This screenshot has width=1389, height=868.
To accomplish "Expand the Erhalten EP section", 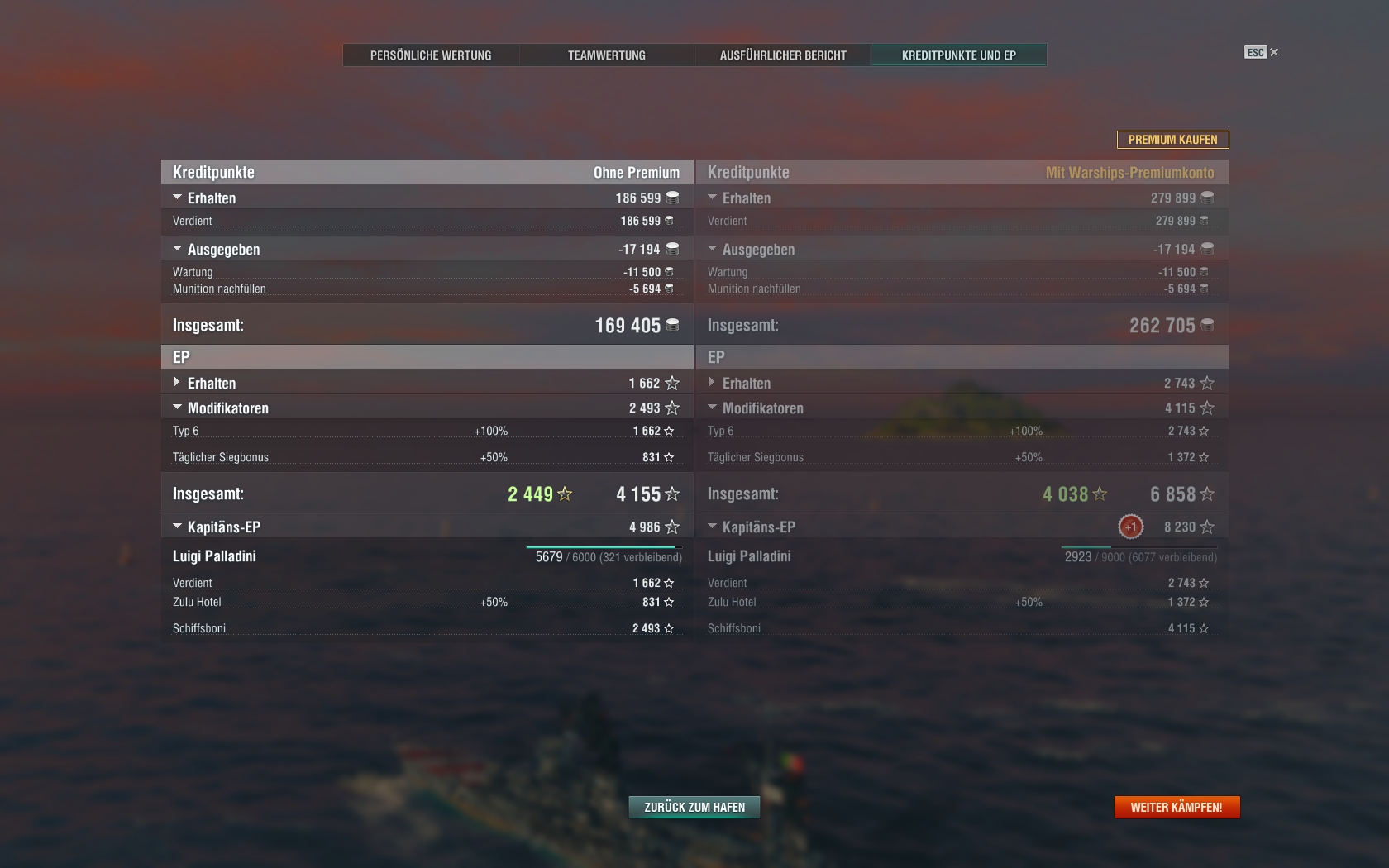I will [x=176, y=383].
